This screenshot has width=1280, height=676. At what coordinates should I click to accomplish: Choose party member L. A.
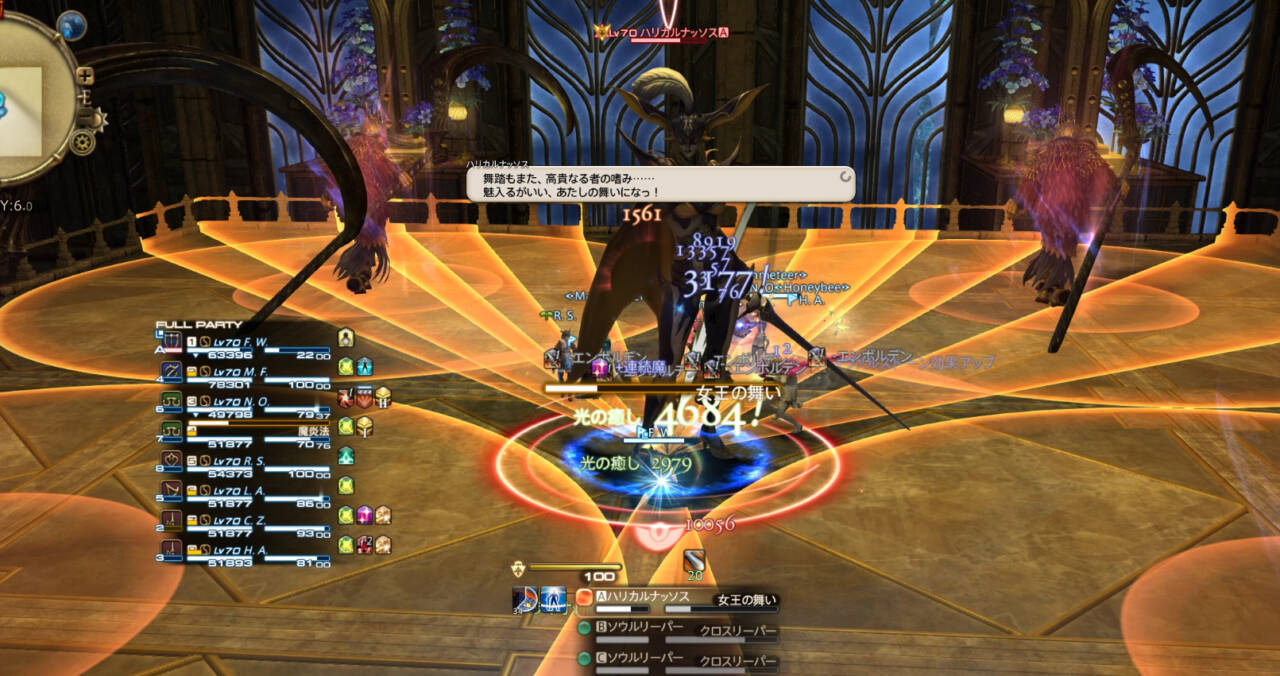point(246,489)
